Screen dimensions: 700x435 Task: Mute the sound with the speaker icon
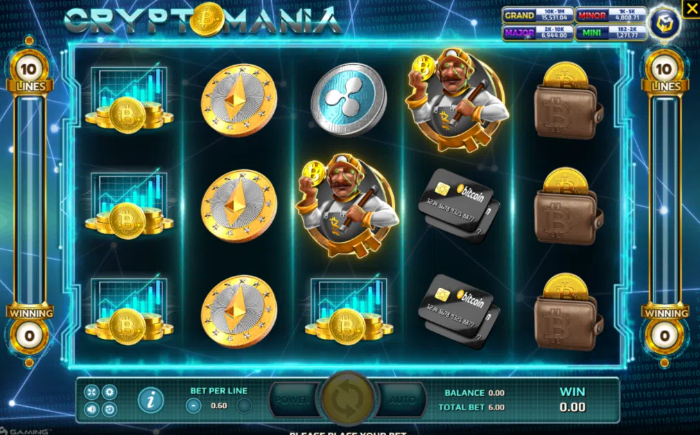point(92,409)
